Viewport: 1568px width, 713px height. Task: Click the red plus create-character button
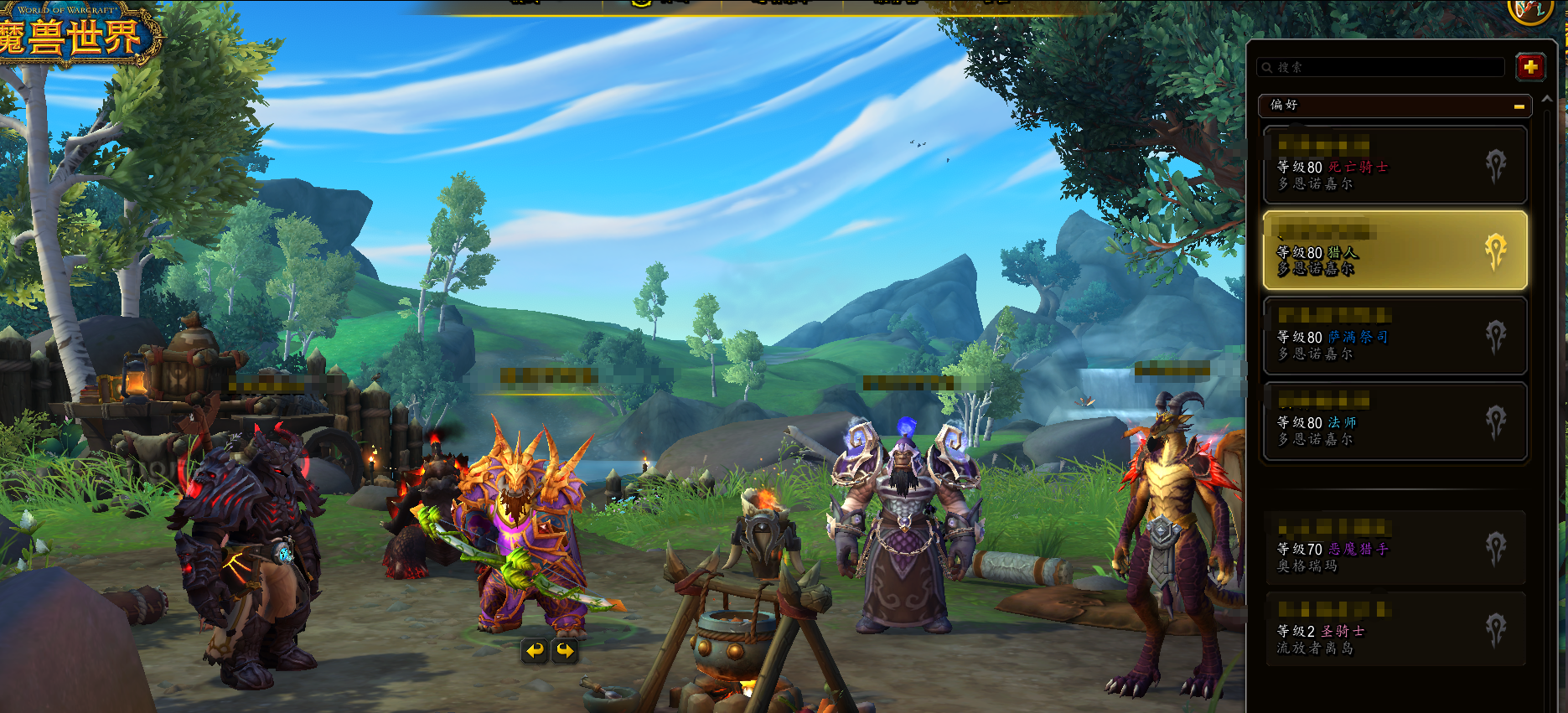(1530, 67)
